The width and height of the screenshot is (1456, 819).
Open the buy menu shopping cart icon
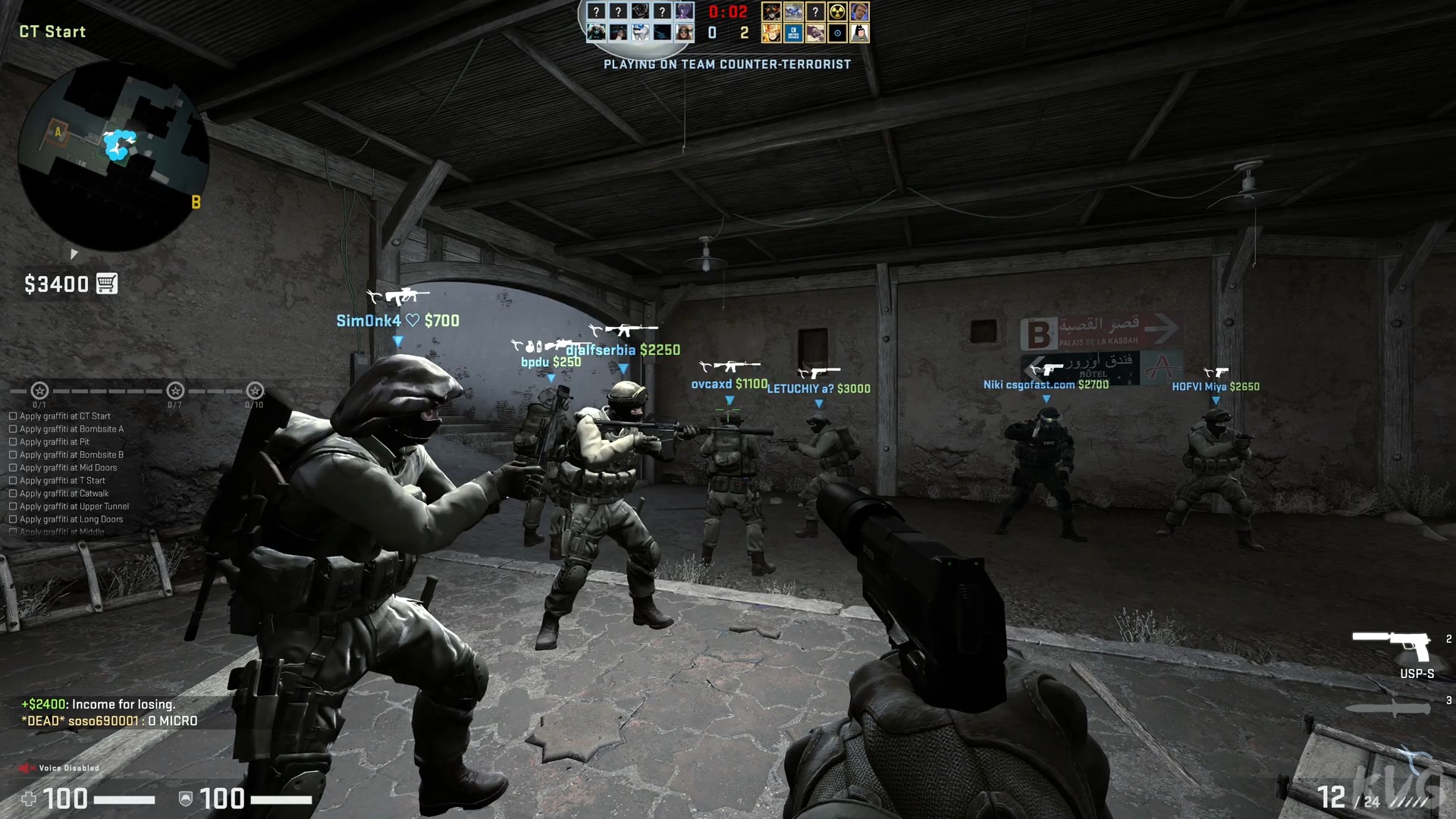pos(108,283)
